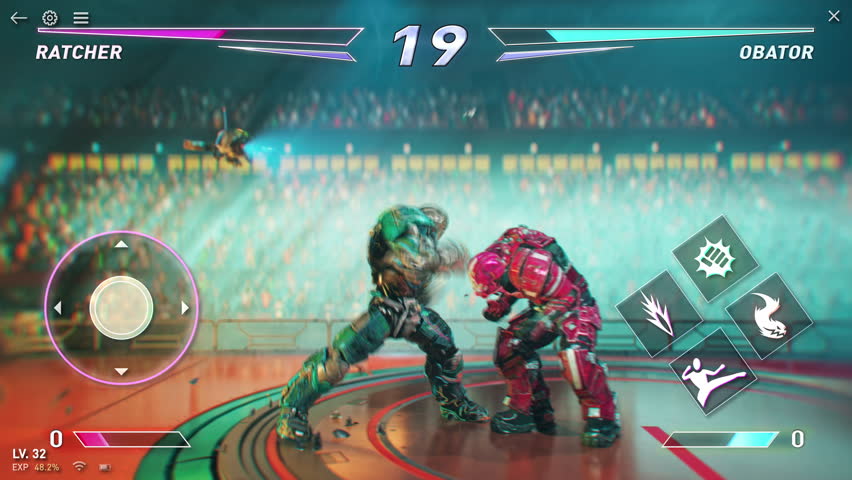Tap the joystick's up arrow
The width and height of the screenshot is (852, 480).
[x=121, y=244]
